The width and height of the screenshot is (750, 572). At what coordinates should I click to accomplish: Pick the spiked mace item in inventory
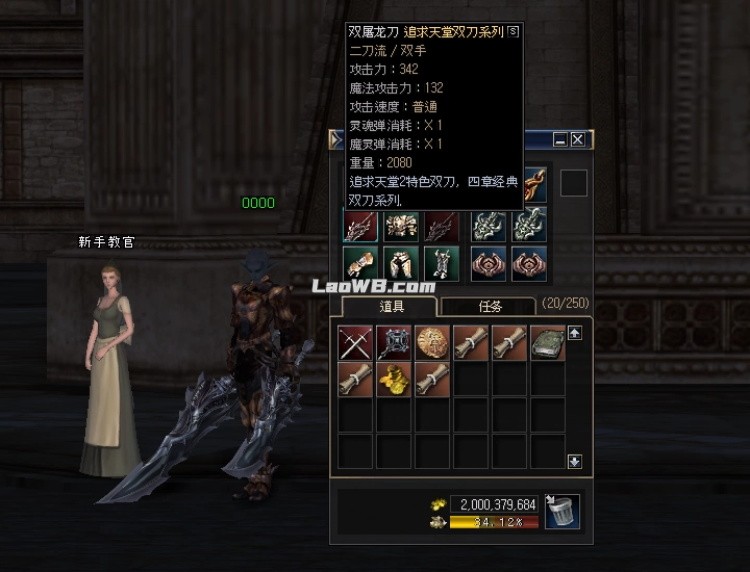pyautogui.click(x=393, y=342)
